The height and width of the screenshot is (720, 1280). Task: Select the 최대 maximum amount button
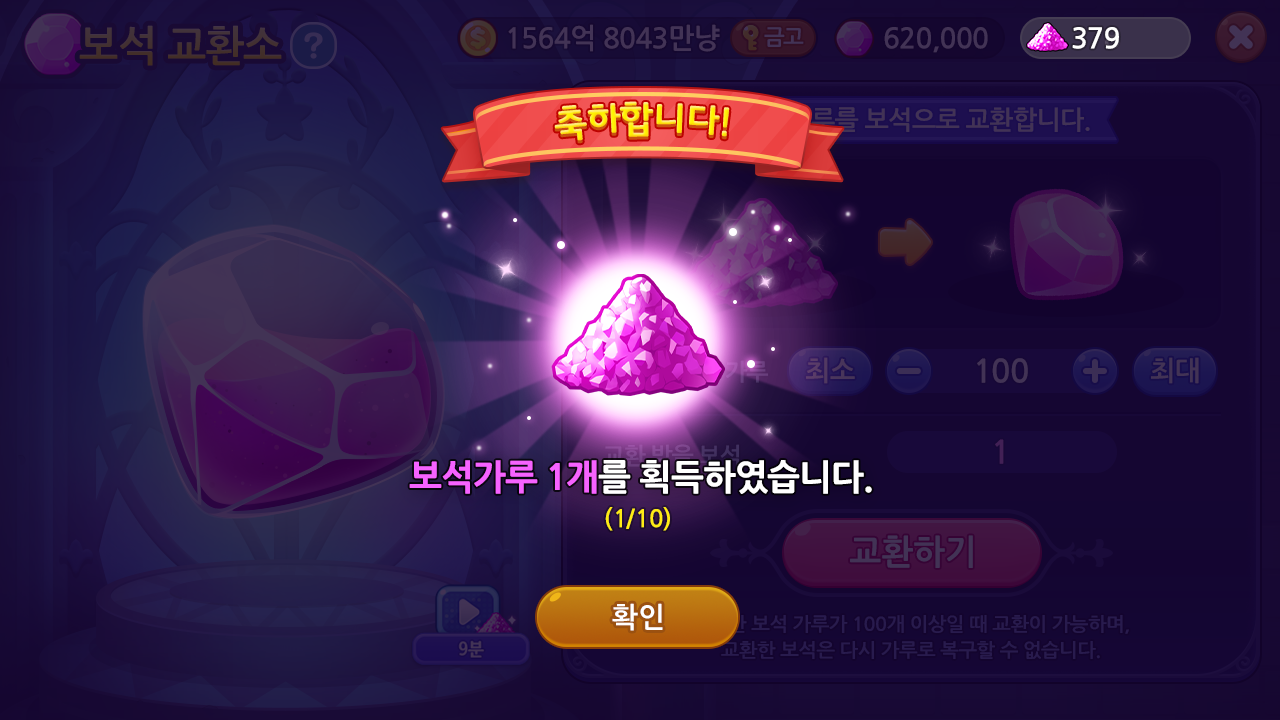pyautogui.click(x=1175, y=370)
